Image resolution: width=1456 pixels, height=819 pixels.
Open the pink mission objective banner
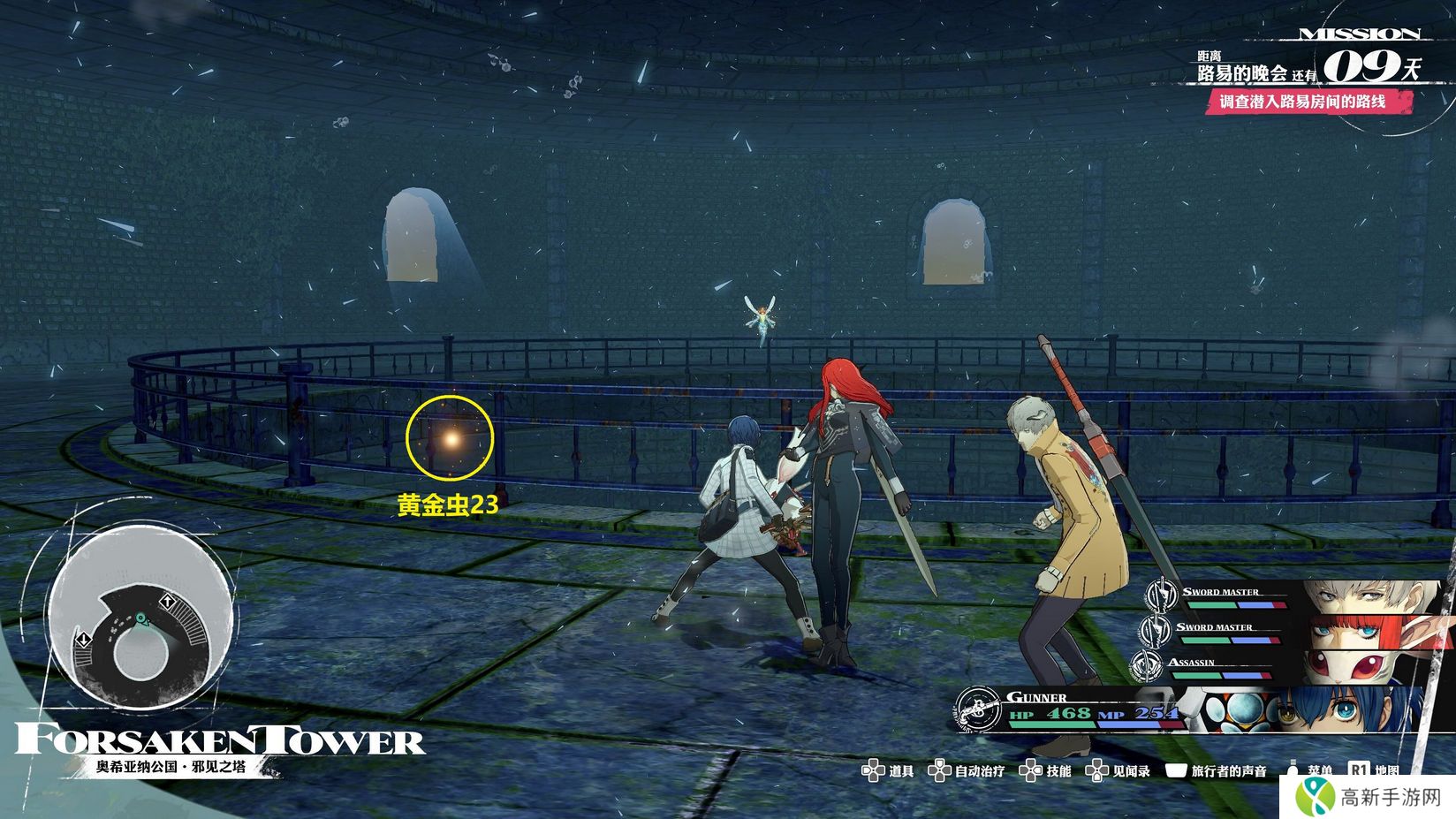click(x=1308, y=102)
